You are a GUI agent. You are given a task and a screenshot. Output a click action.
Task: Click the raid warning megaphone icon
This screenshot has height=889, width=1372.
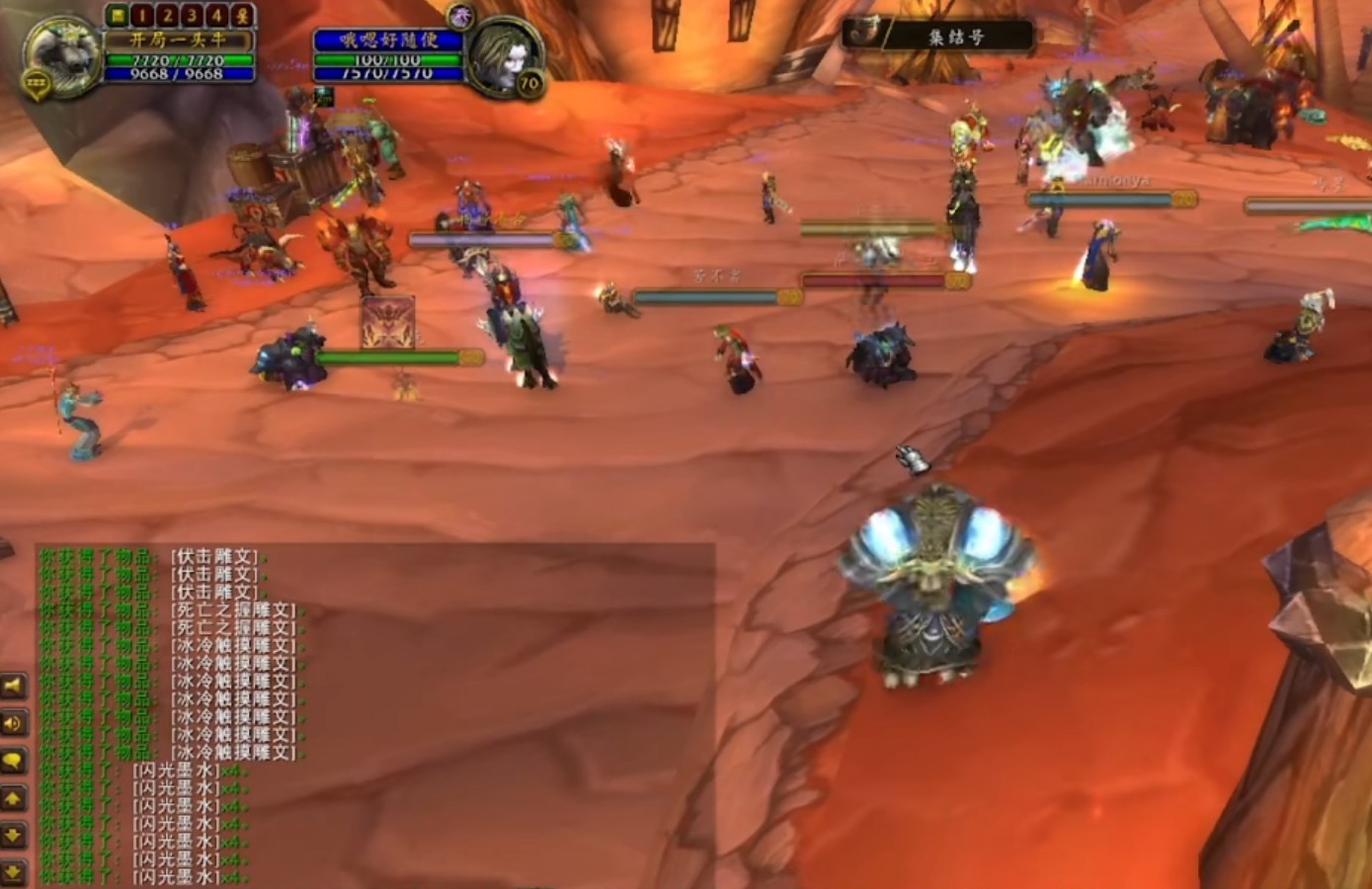tap(12, 686)
